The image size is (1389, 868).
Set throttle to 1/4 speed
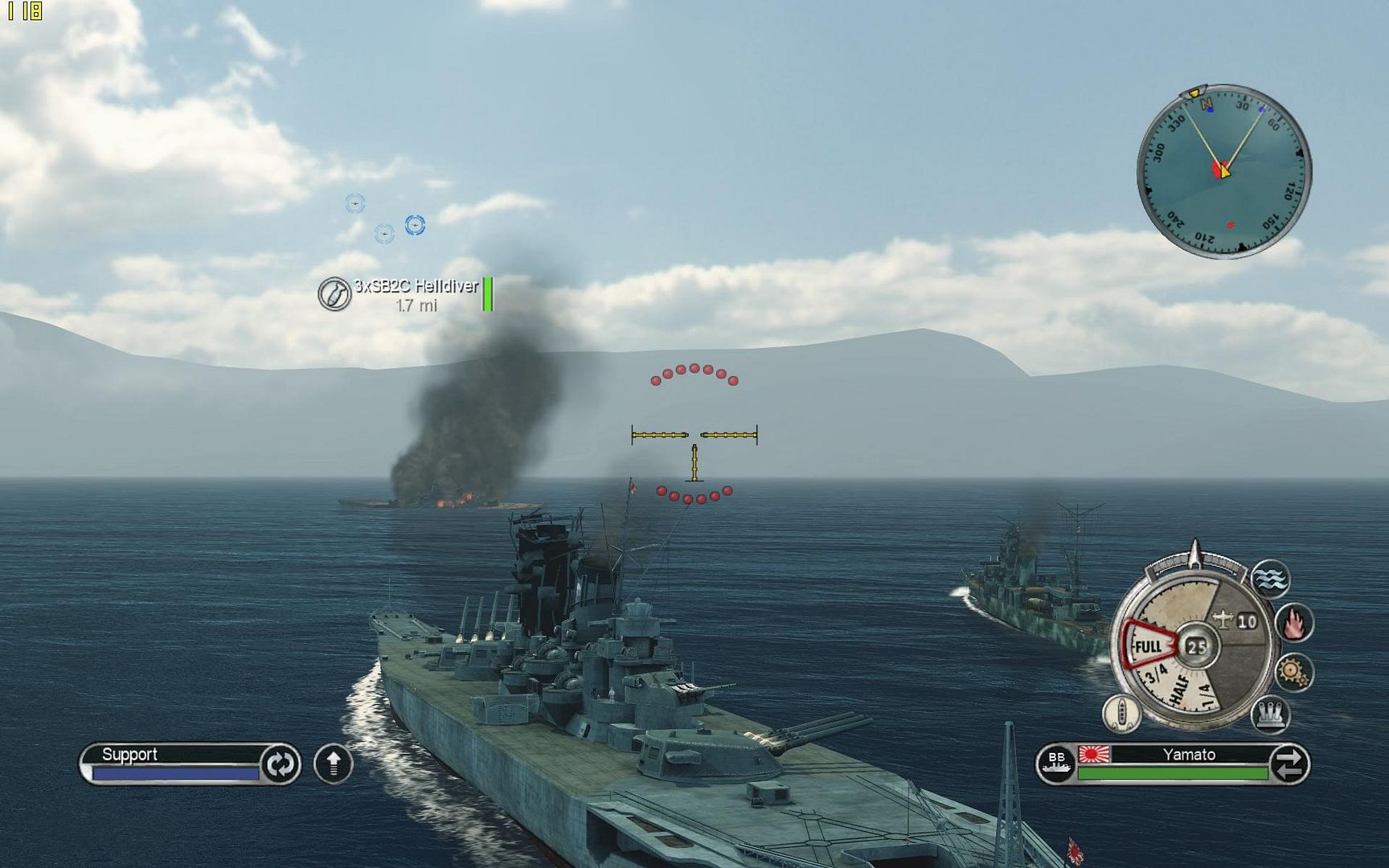(x=1206, y=694)
